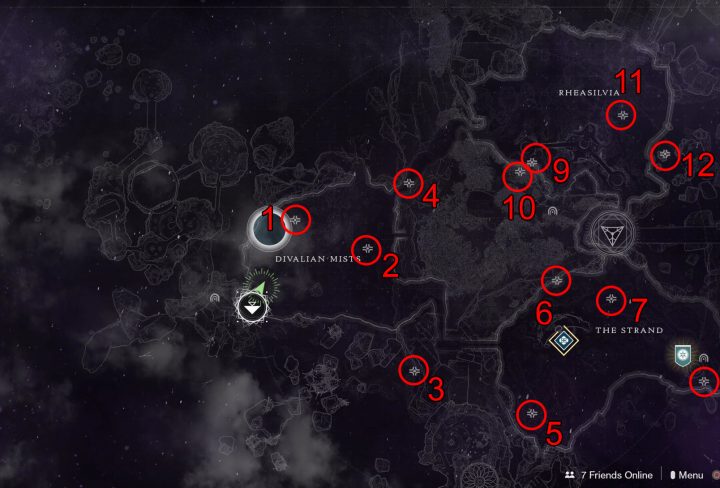Choose the chest marker numbered 5

click(530, 412)
